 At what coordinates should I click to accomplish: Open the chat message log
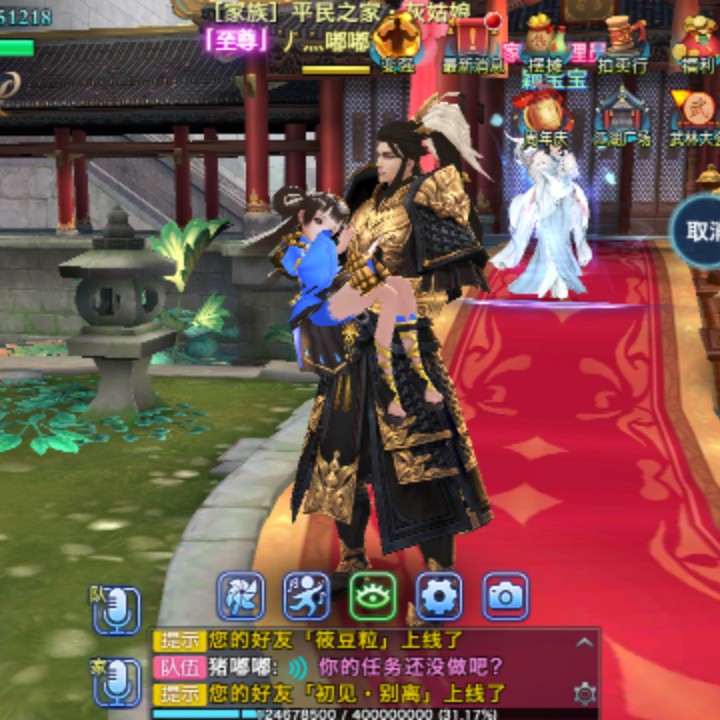pyautogui.click(x=380, y=667)
